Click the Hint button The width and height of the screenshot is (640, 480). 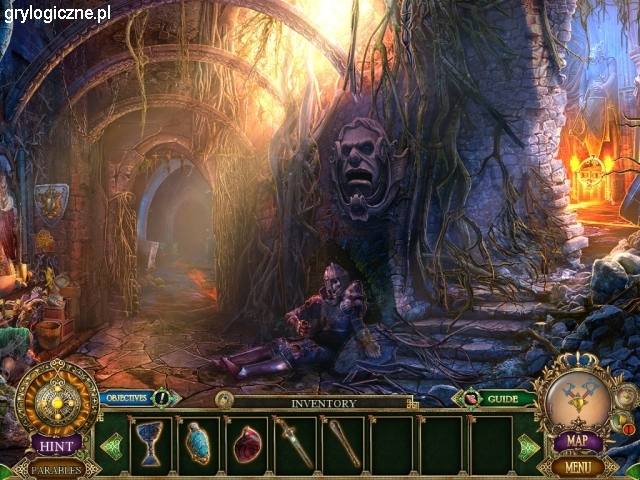click(56, 443)
